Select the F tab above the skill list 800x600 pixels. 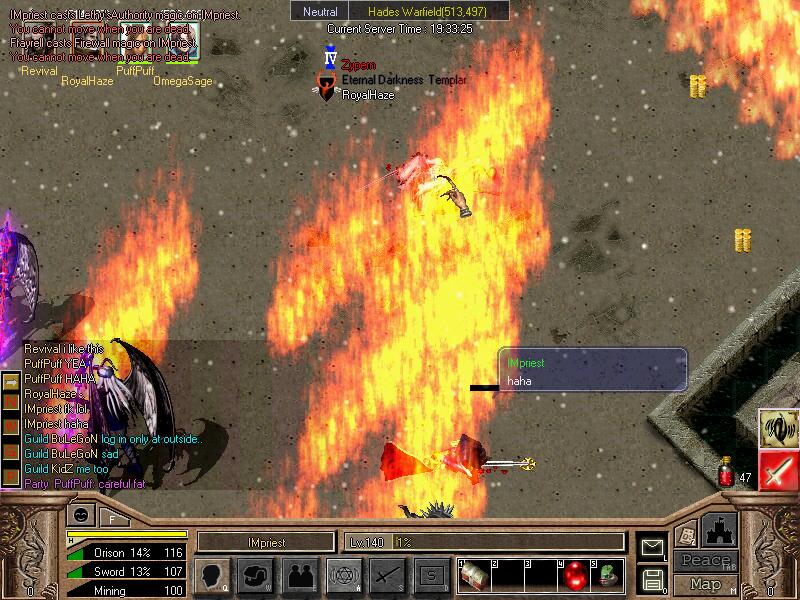pyautogui.click(x=112, y=518)
